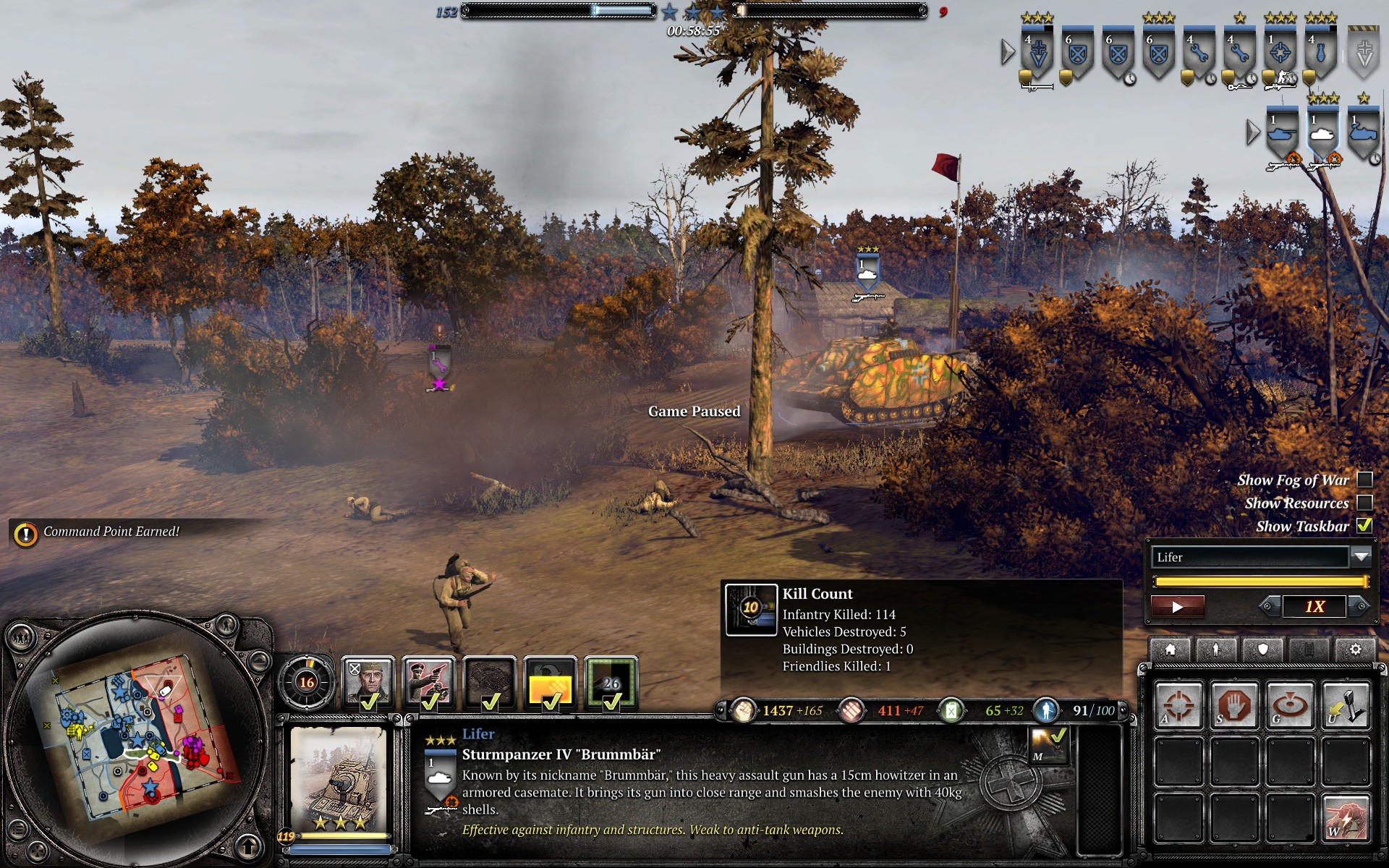The height and width of the screenshot is (868, 1389).
Task: Select the Attack Move crosshair command
Action: [1178, 704]
